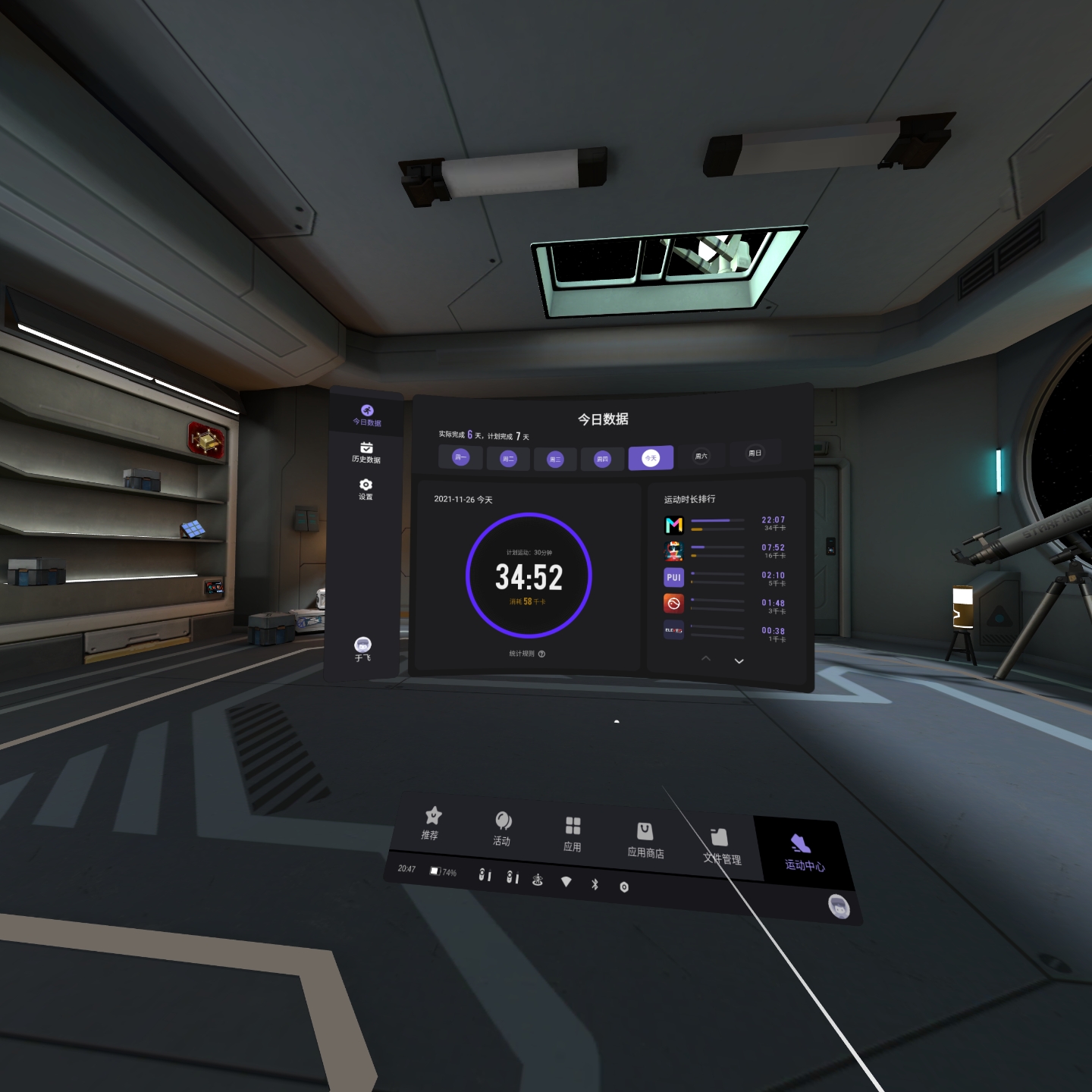Choose the 周三 day tab
This screenshot has height=1092, width=1092.
coord(555,459)
